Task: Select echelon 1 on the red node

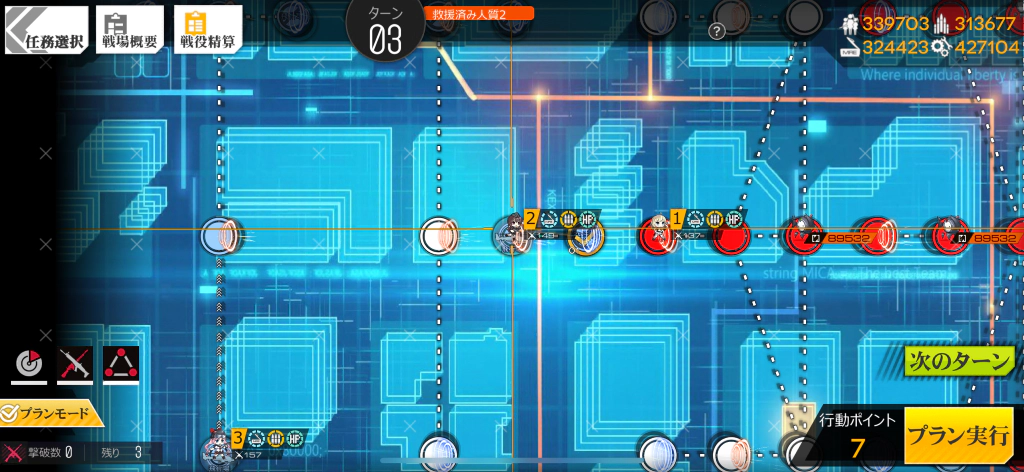Action: (x=660, y=232)
